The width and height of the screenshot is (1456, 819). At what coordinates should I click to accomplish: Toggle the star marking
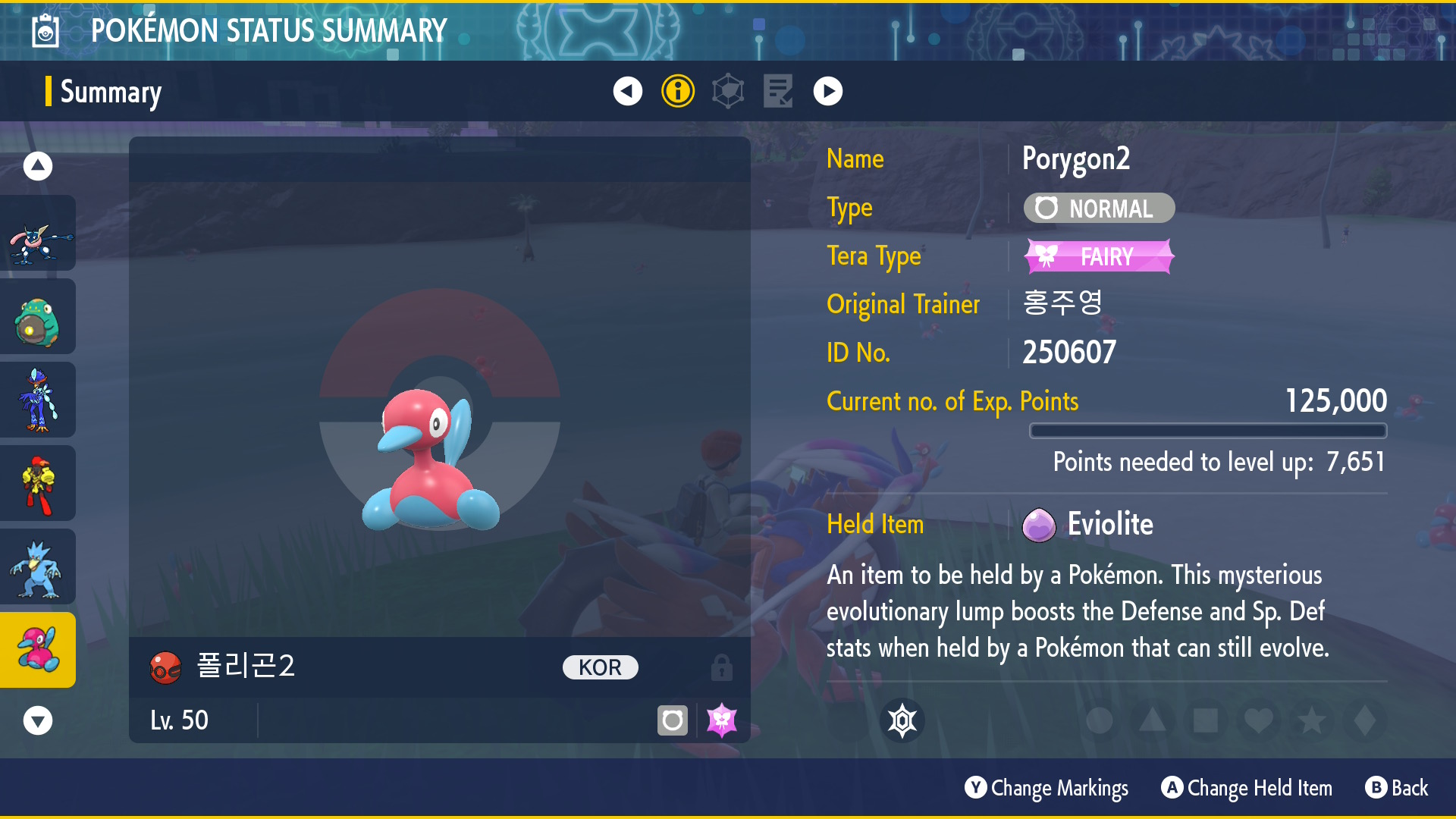[x=1312, y=720]
